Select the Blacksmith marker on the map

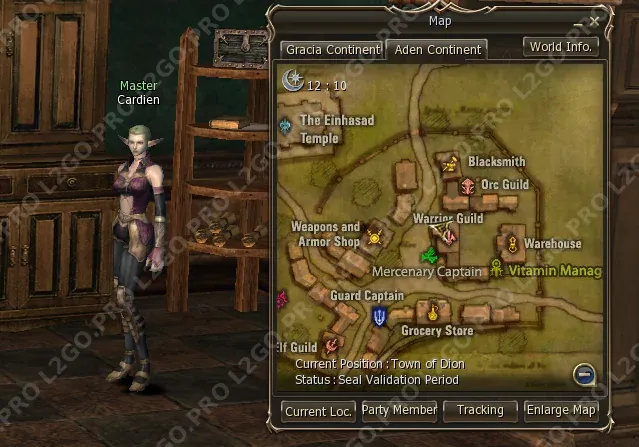(451, 162)
